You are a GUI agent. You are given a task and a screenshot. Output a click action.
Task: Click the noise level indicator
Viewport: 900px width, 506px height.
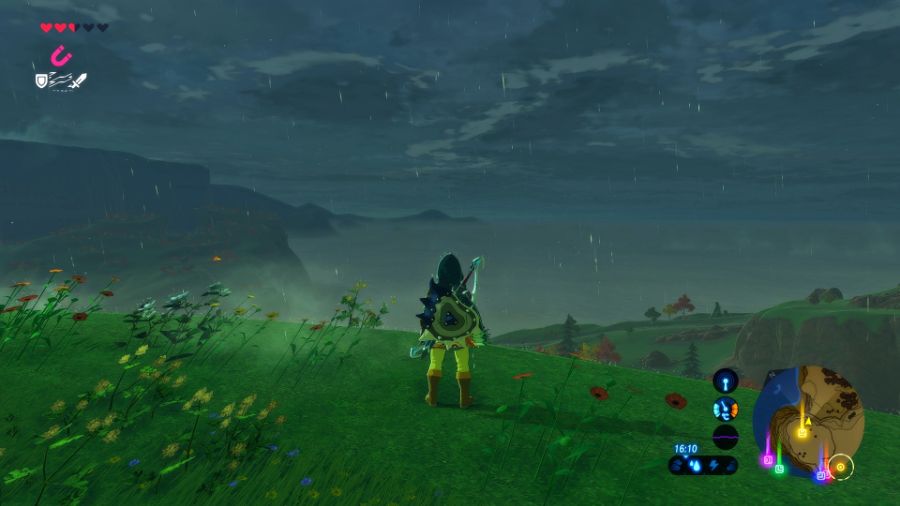[725, 437]
